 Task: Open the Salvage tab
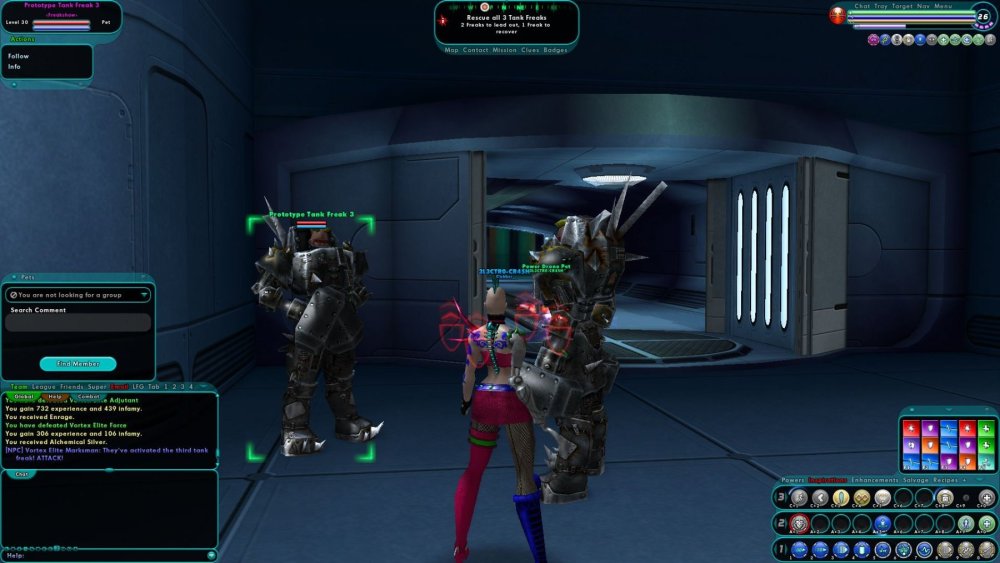pos(915,480)
